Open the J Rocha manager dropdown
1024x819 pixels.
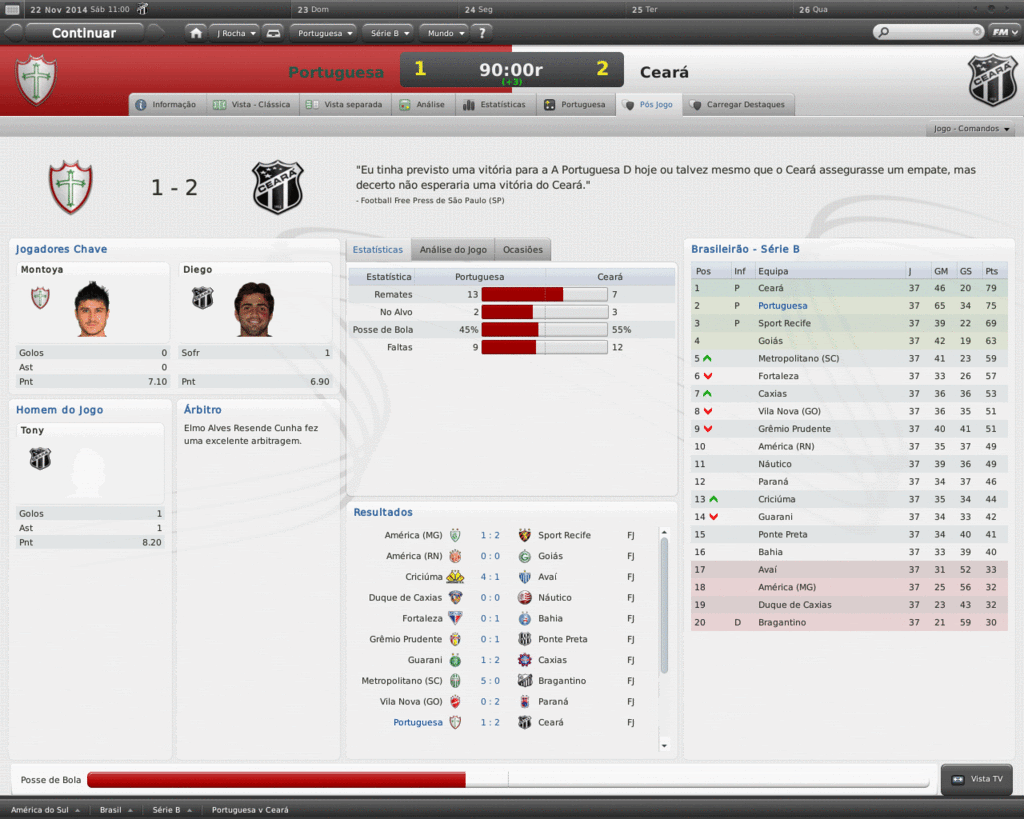click(235, 33)
